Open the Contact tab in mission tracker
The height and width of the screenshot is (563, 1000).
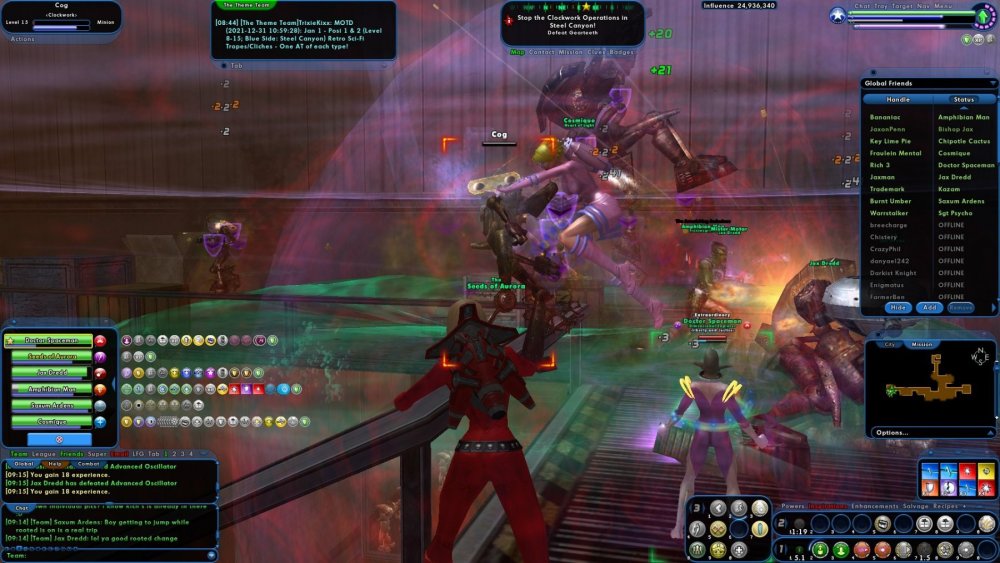[541, 52]
